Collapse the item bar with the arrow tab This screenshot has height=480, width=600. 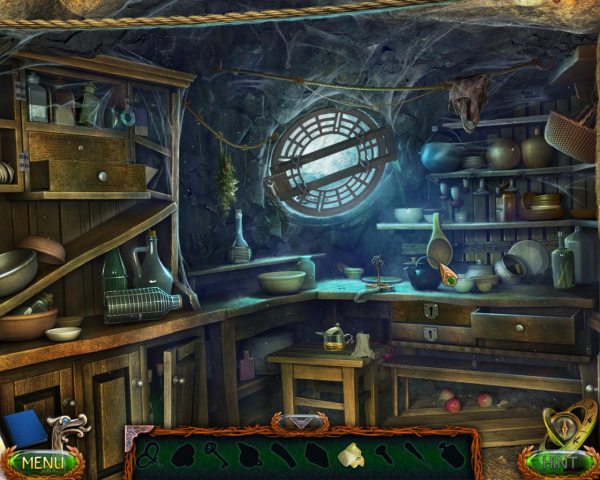(x=299, y=424)
